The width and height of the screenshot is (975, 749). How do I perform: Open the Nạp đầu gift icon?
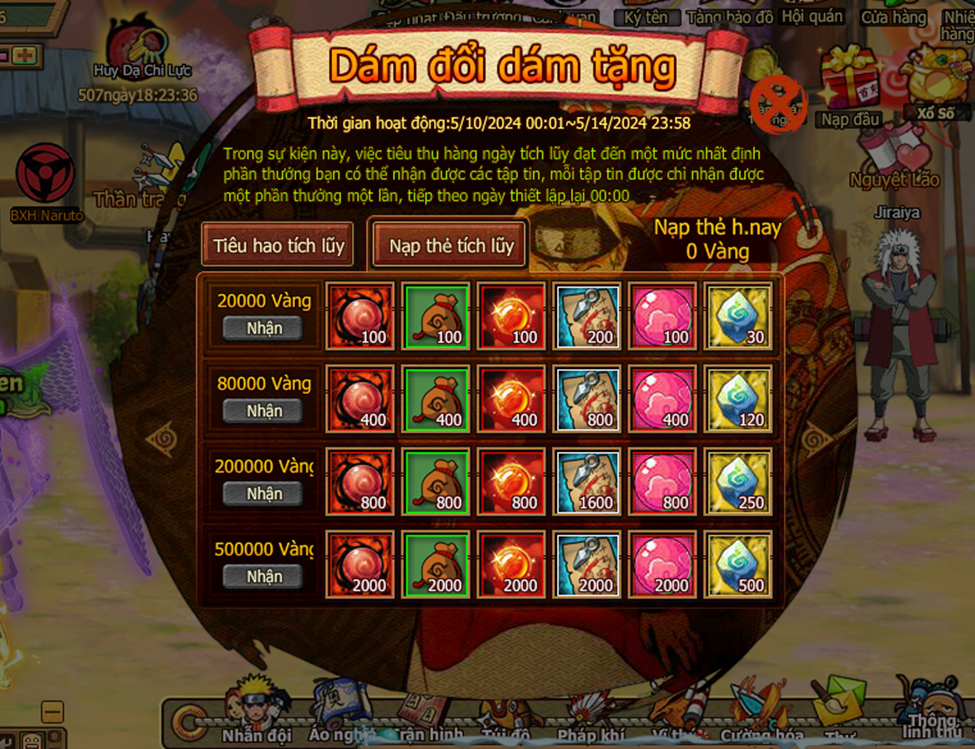851,85
